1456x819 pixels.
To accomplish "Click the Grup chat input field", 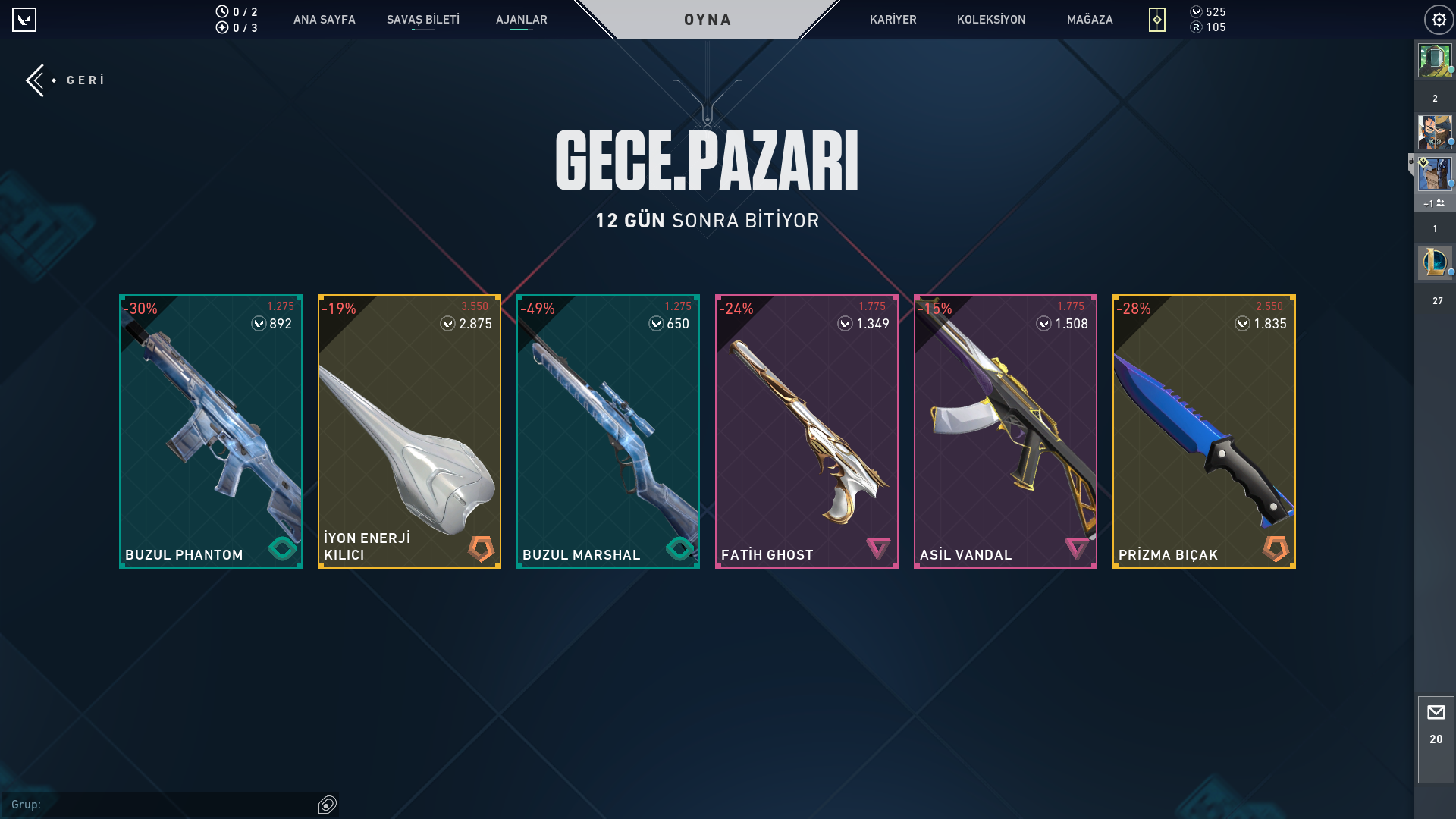I will pyautogui.click(x=174, y=805).
